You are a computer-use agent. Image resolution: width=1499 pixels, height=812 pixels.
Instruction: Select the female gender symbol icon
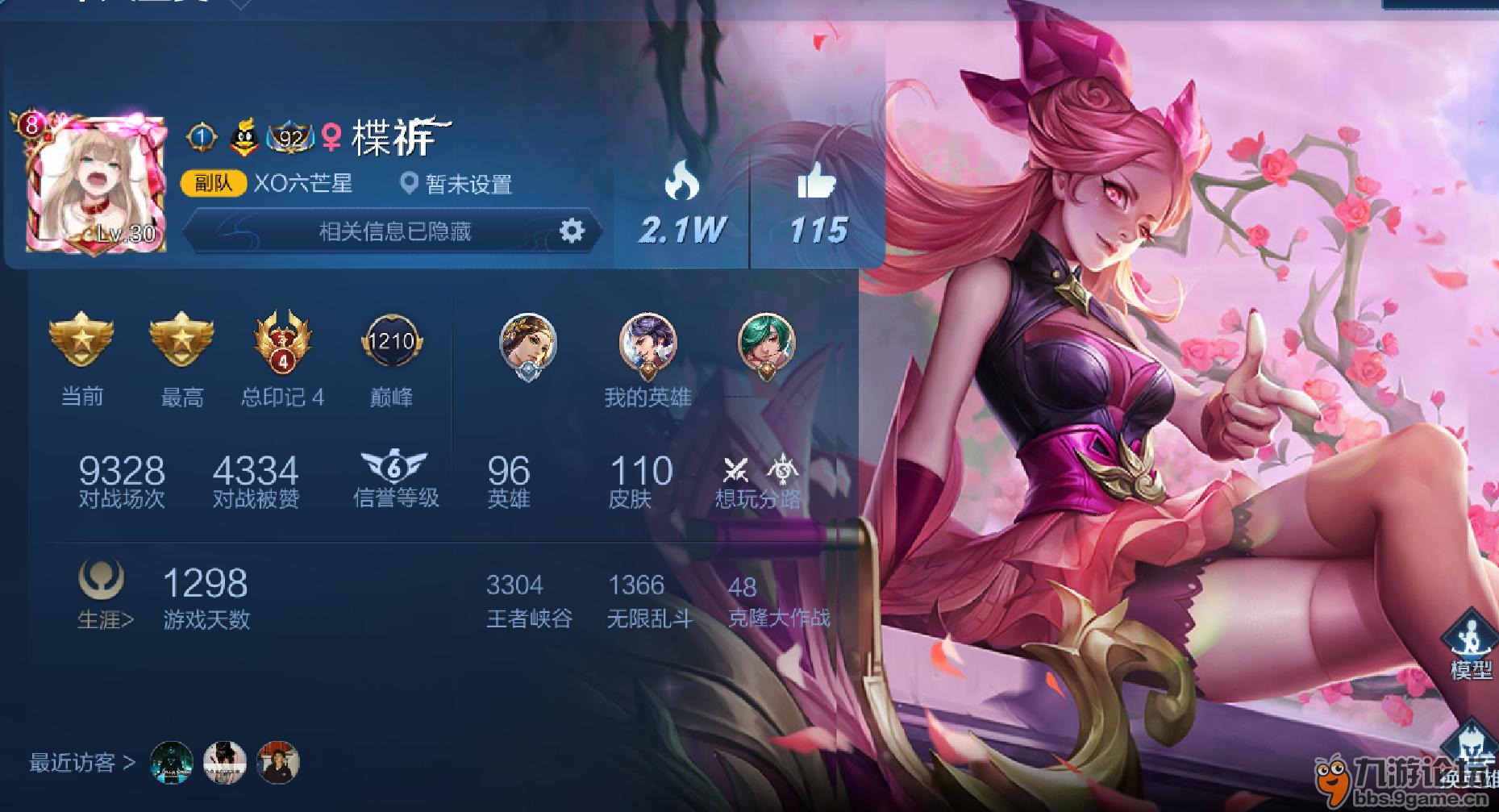[331, 135]
